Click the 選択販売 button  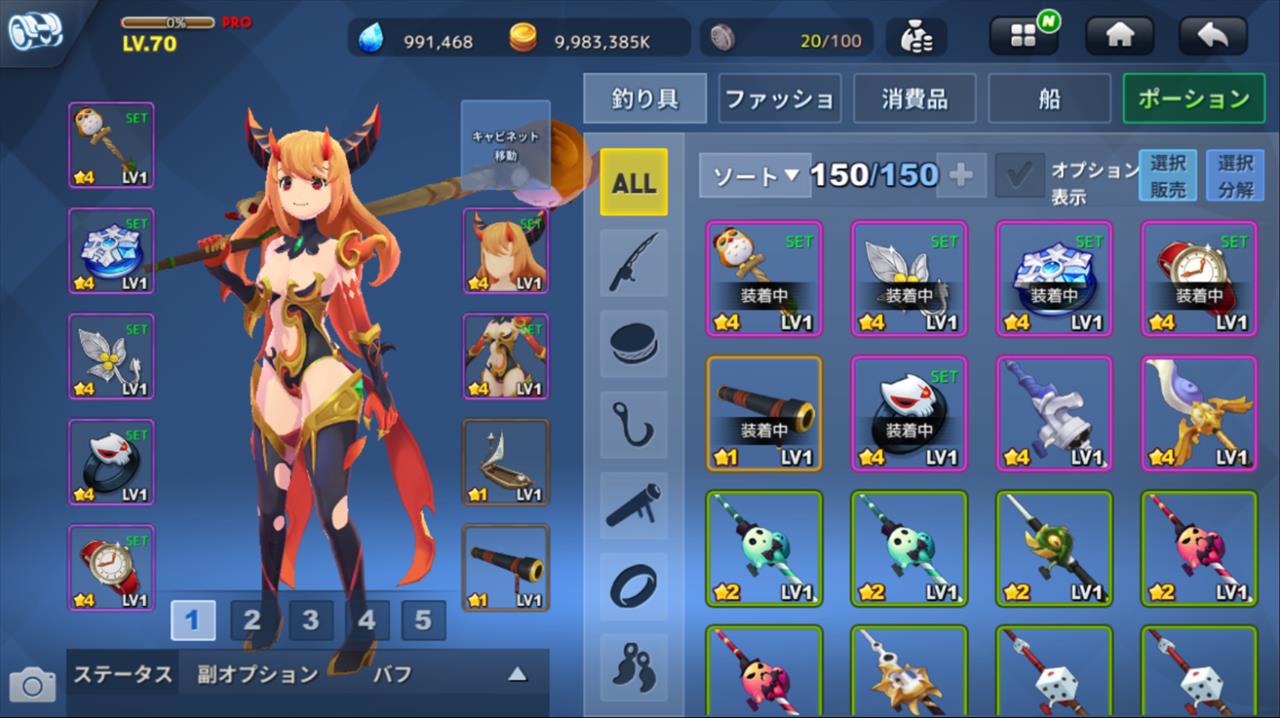[1167, 176]
